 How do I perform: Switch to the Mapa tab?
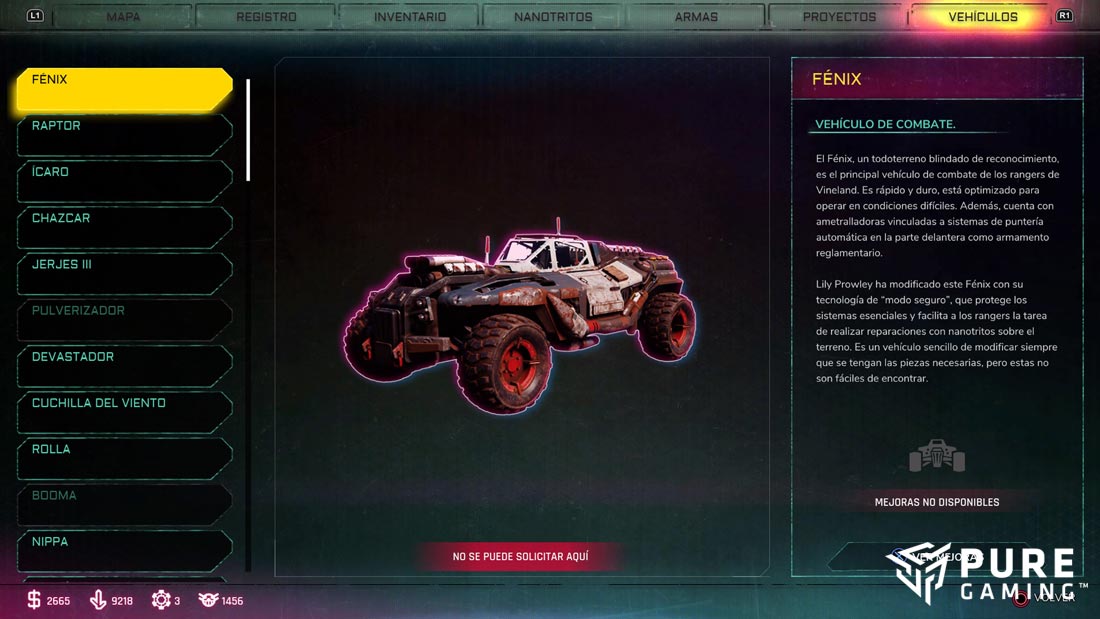(123, 17)
